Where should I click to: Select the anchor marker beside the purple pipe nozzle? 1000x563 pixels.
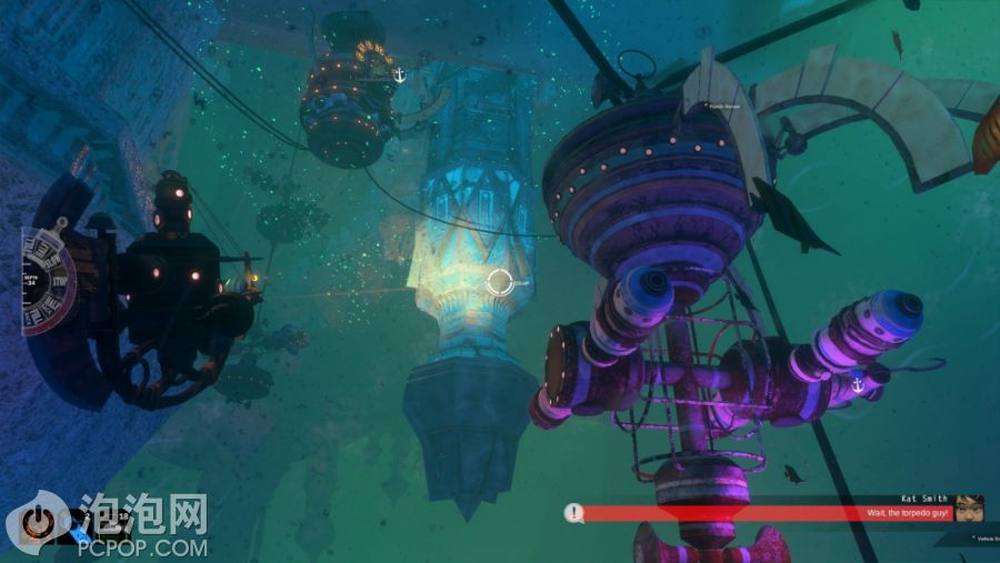pyautogui.click(x=857, y=385)
